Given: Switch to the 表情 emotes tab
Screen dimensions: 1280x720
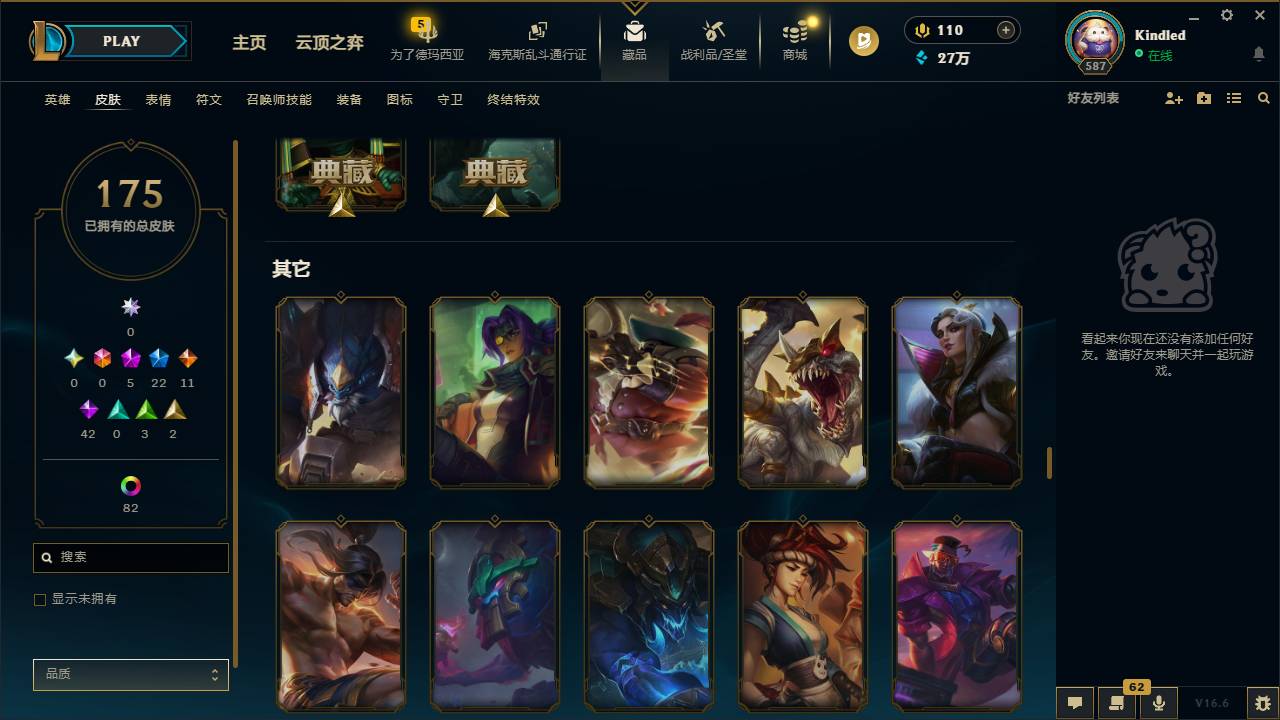Looking at the screenshot, I should [157, 100].
